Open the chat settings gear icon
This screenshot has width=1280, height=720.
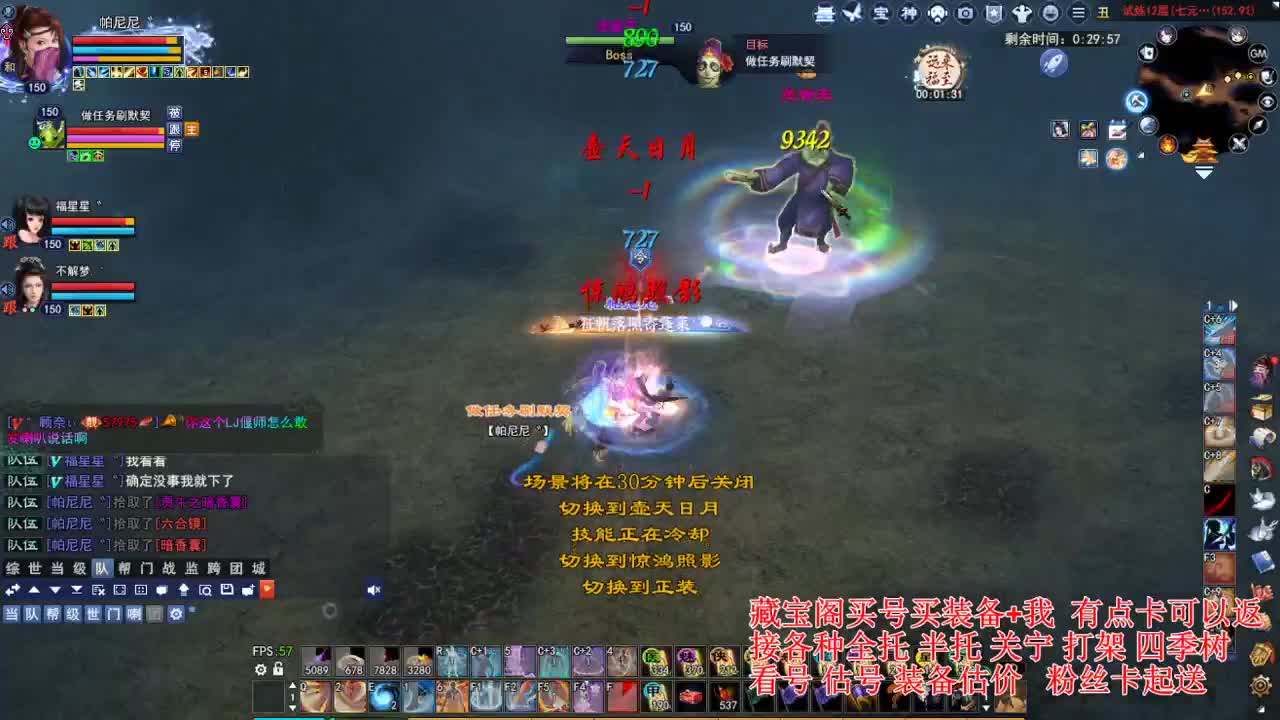pyautogui.click(x=177, y=613)
